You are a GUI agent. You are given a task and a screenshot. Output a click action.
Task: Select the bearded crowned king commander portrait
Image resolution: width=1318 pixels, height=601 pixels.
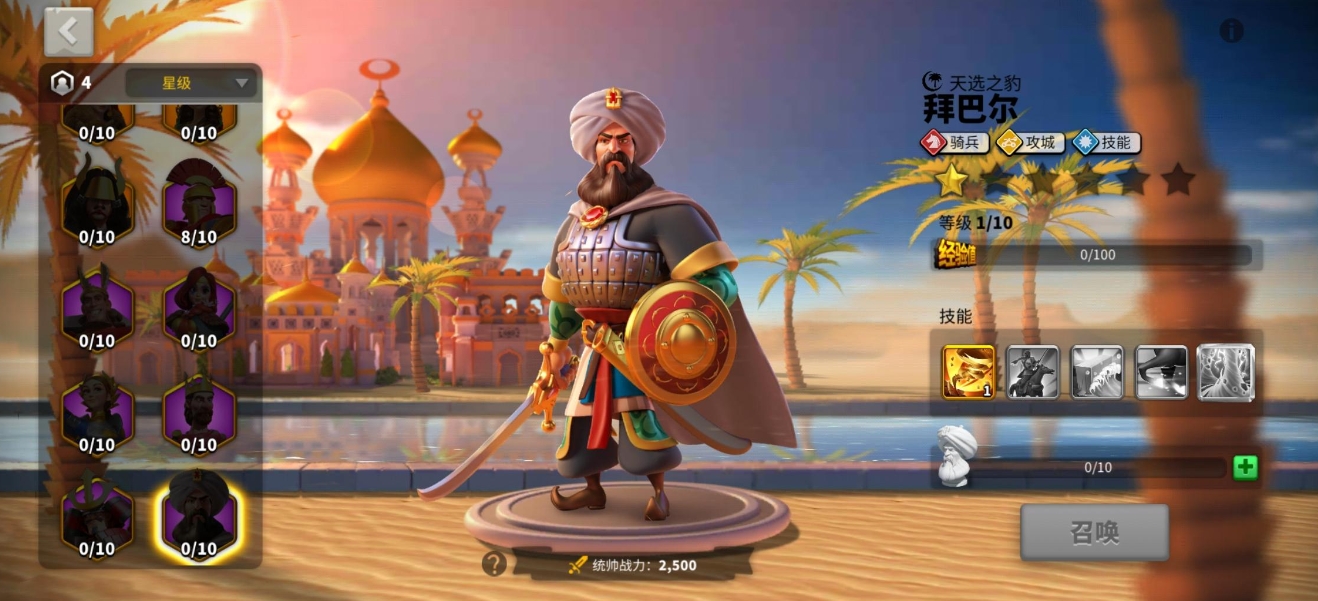coord(199,410)
